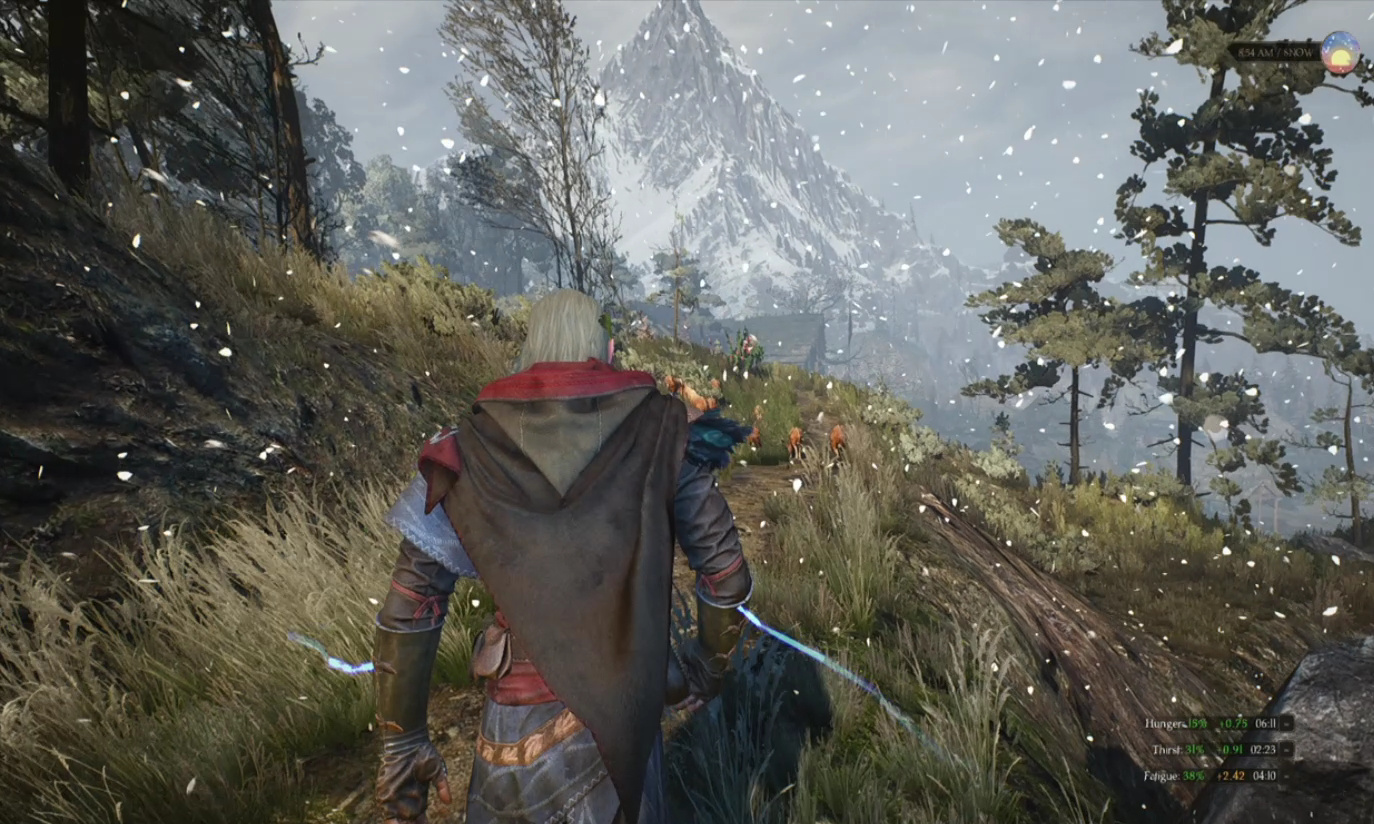Click the sunrise weather orb icon
Image resolution: width=1374 pixels, height=824 pixels.
(x=1339, y=52)
